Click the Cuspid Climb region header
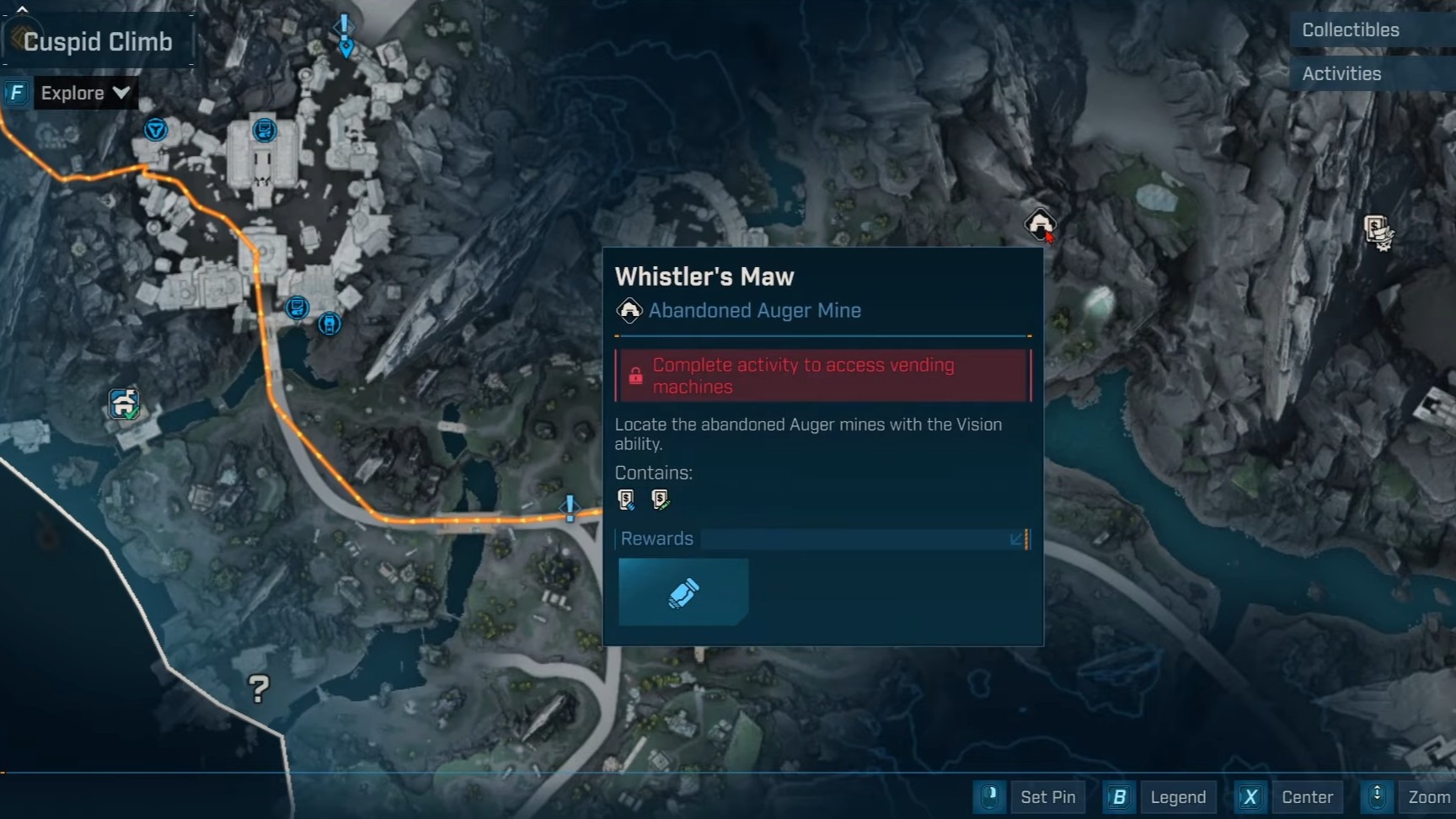Screen dimensions: 1456x819 [98, 41]
